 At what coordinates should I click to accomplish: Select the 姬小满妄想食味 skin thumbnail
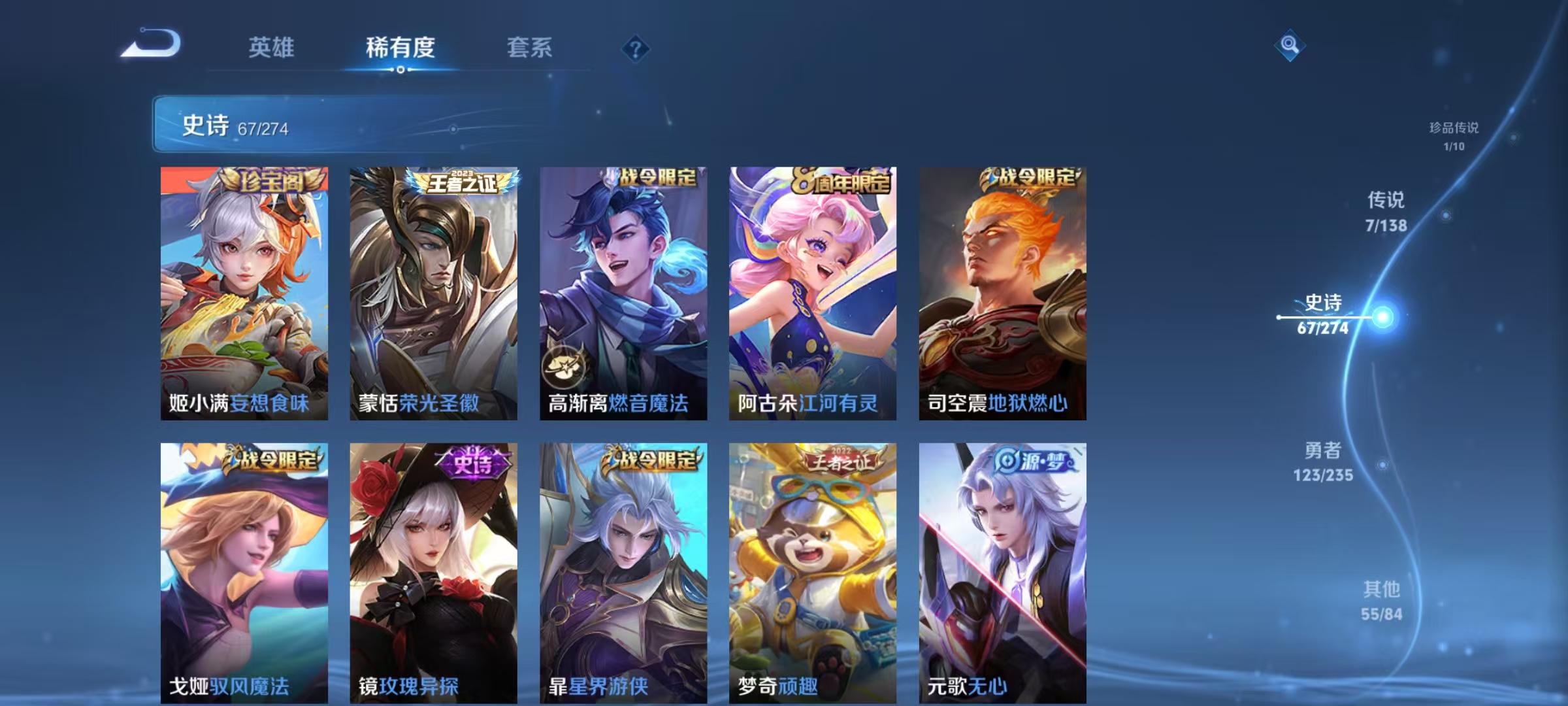pos(242,294)
